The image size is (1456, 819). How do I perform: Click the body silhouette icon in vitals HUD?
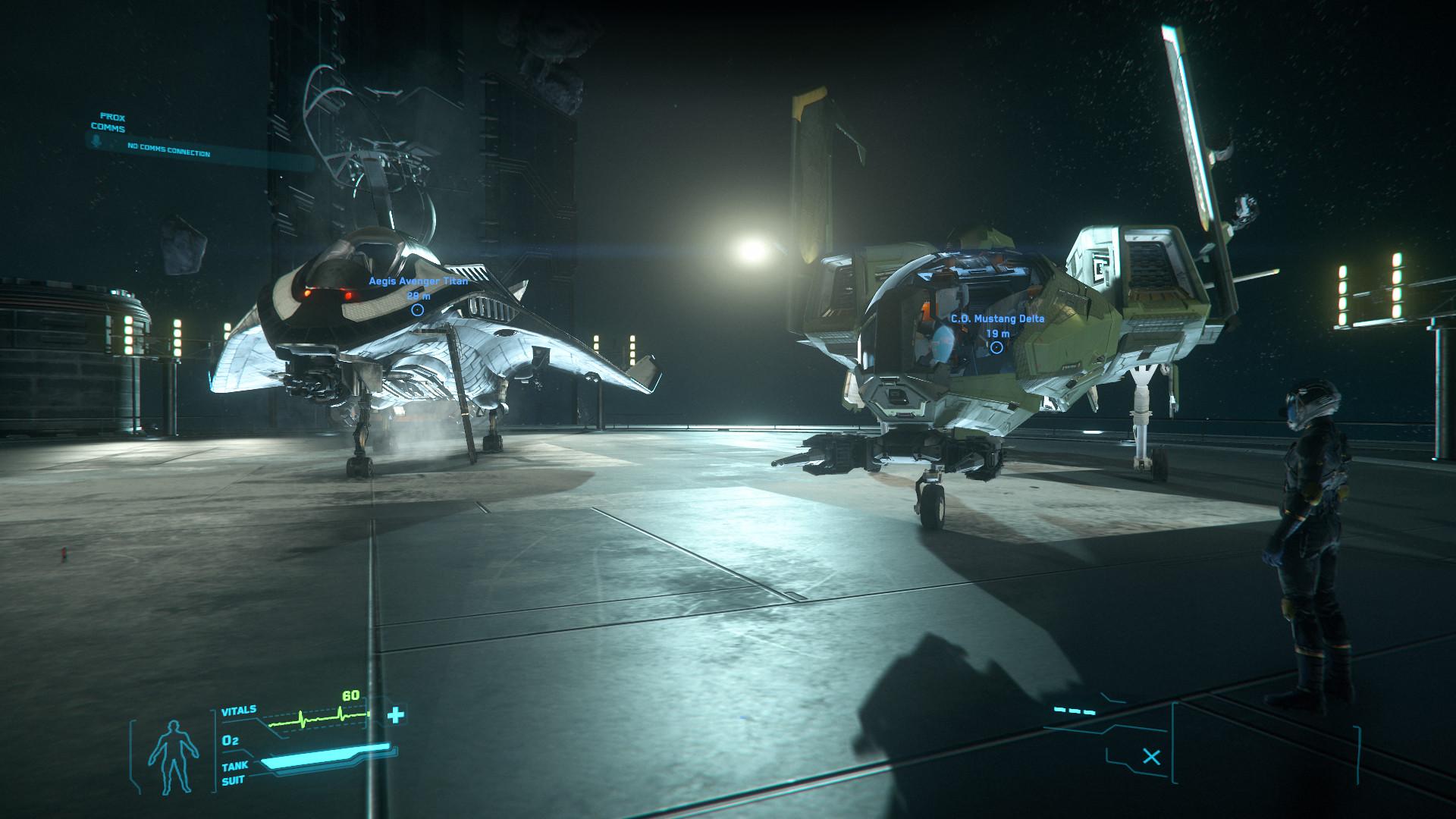[x=174, y=756]
